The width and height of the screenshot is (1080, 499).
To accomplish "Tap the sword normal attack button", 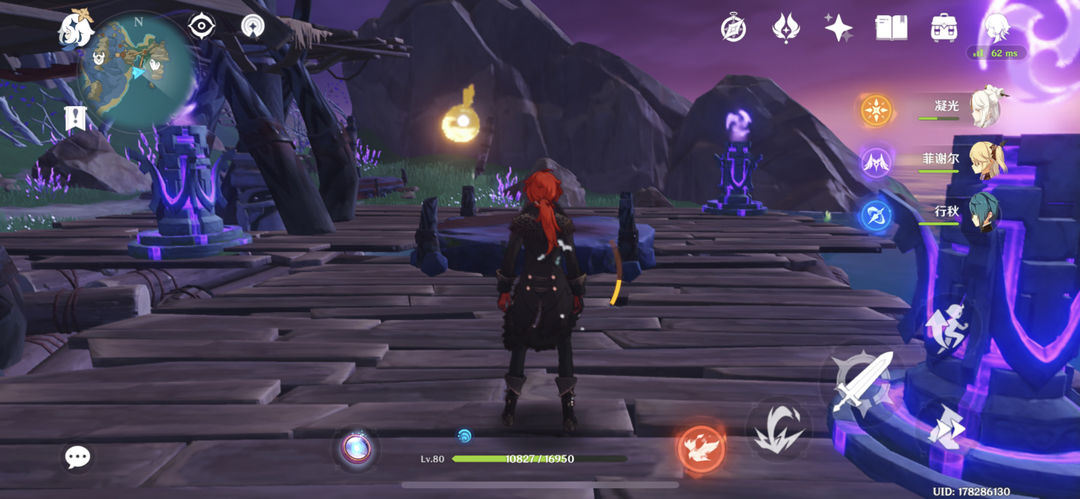I will pos(857,381).
